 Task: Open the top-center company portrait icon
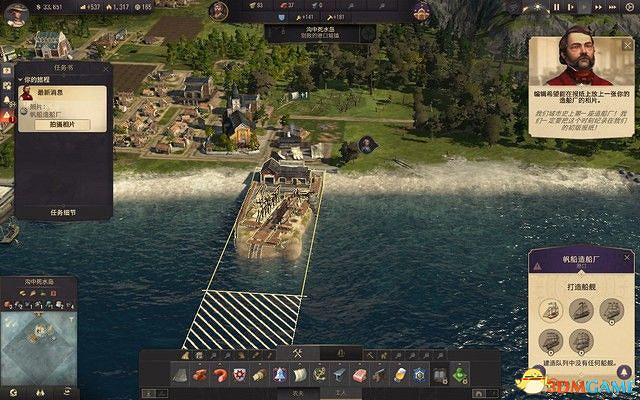219,12
